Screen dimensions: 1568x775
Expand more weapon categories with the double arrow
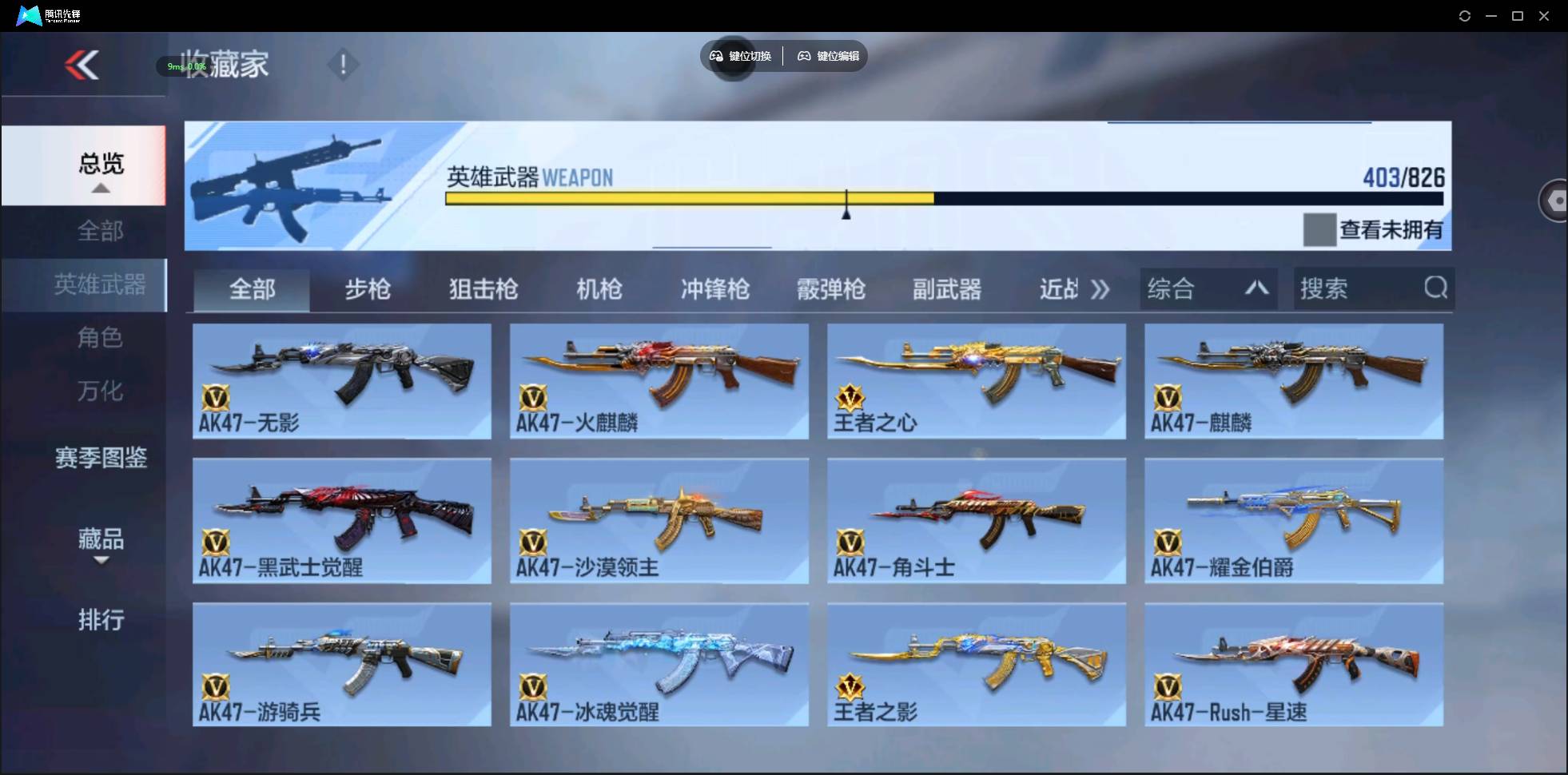tap(1100, 289)
